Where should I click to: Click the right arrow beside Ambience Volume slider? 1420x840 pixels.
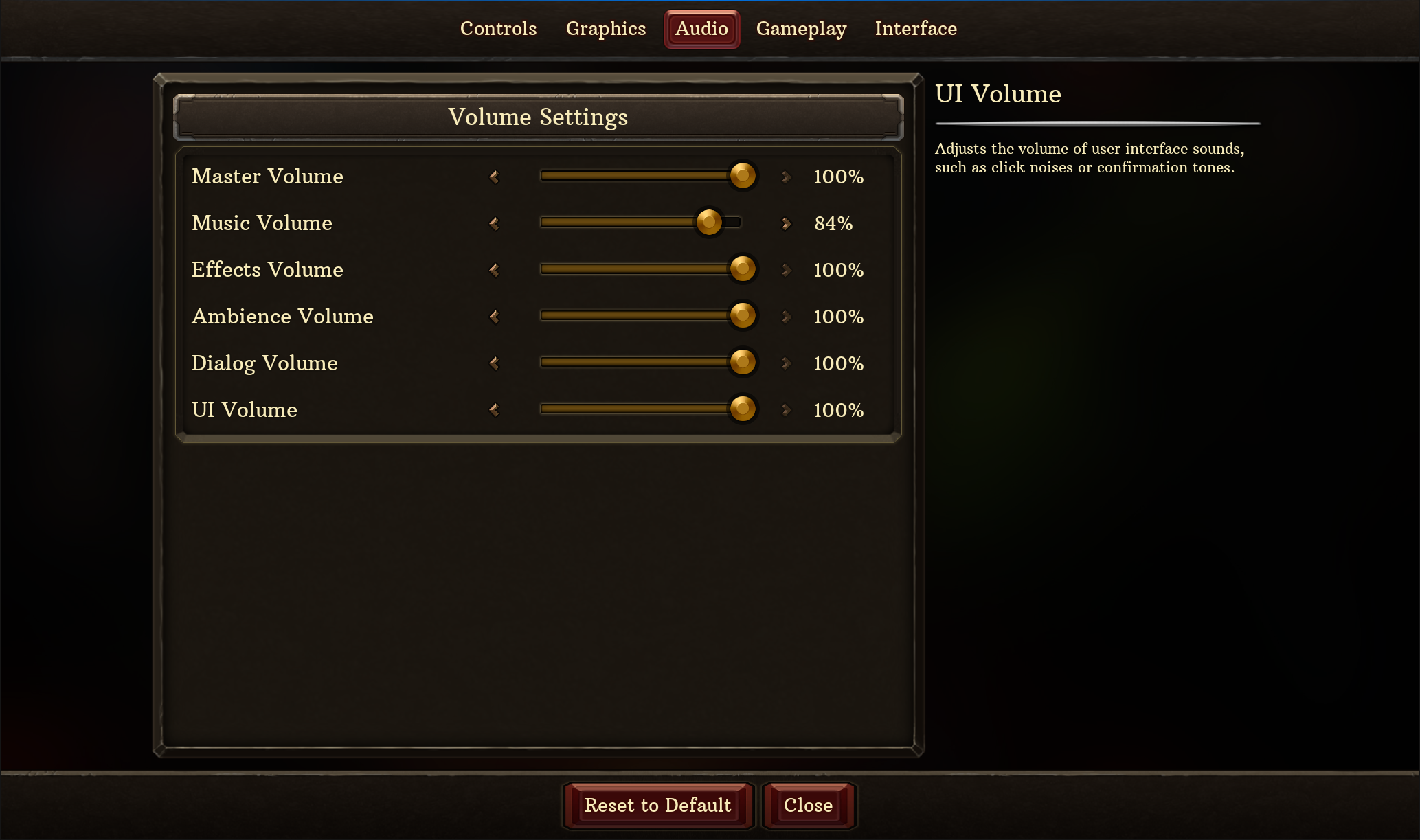[786, 317]
